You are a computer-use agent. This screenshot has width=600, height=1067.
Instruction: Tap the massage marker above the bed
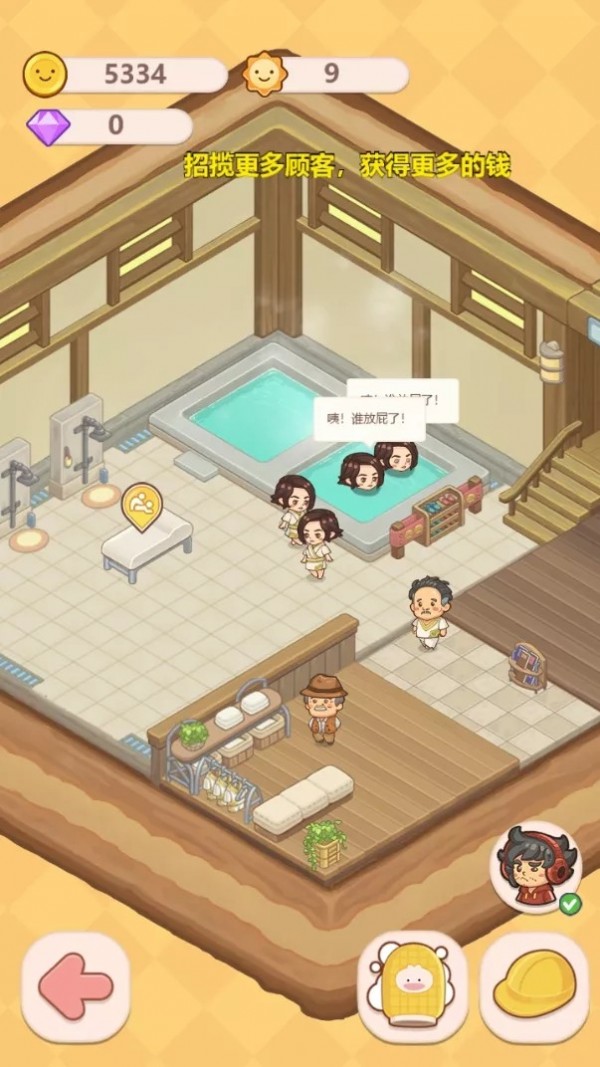pos(141,503)
